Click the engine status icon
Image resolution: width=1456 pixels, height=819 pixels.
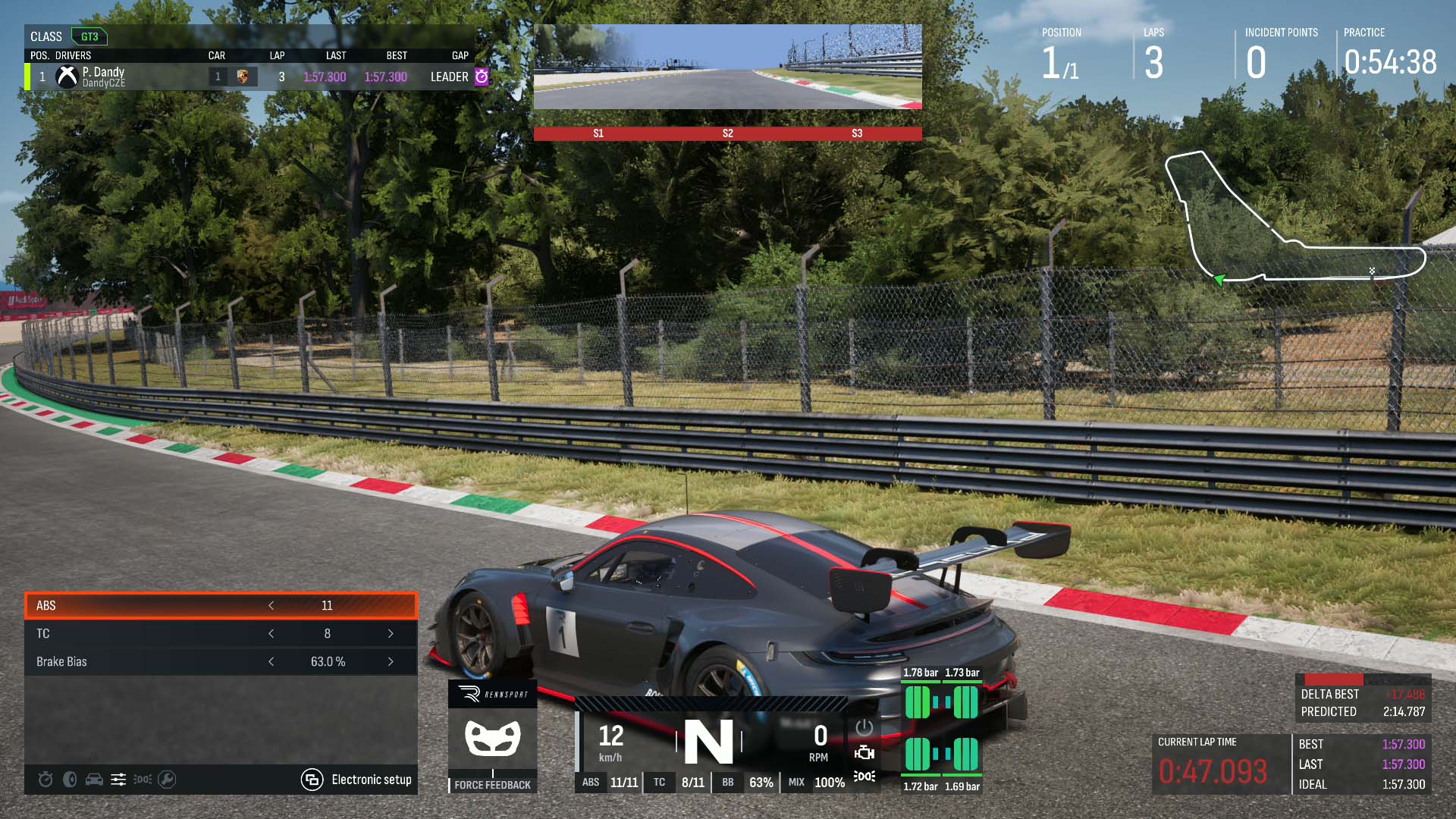point(864,752)
